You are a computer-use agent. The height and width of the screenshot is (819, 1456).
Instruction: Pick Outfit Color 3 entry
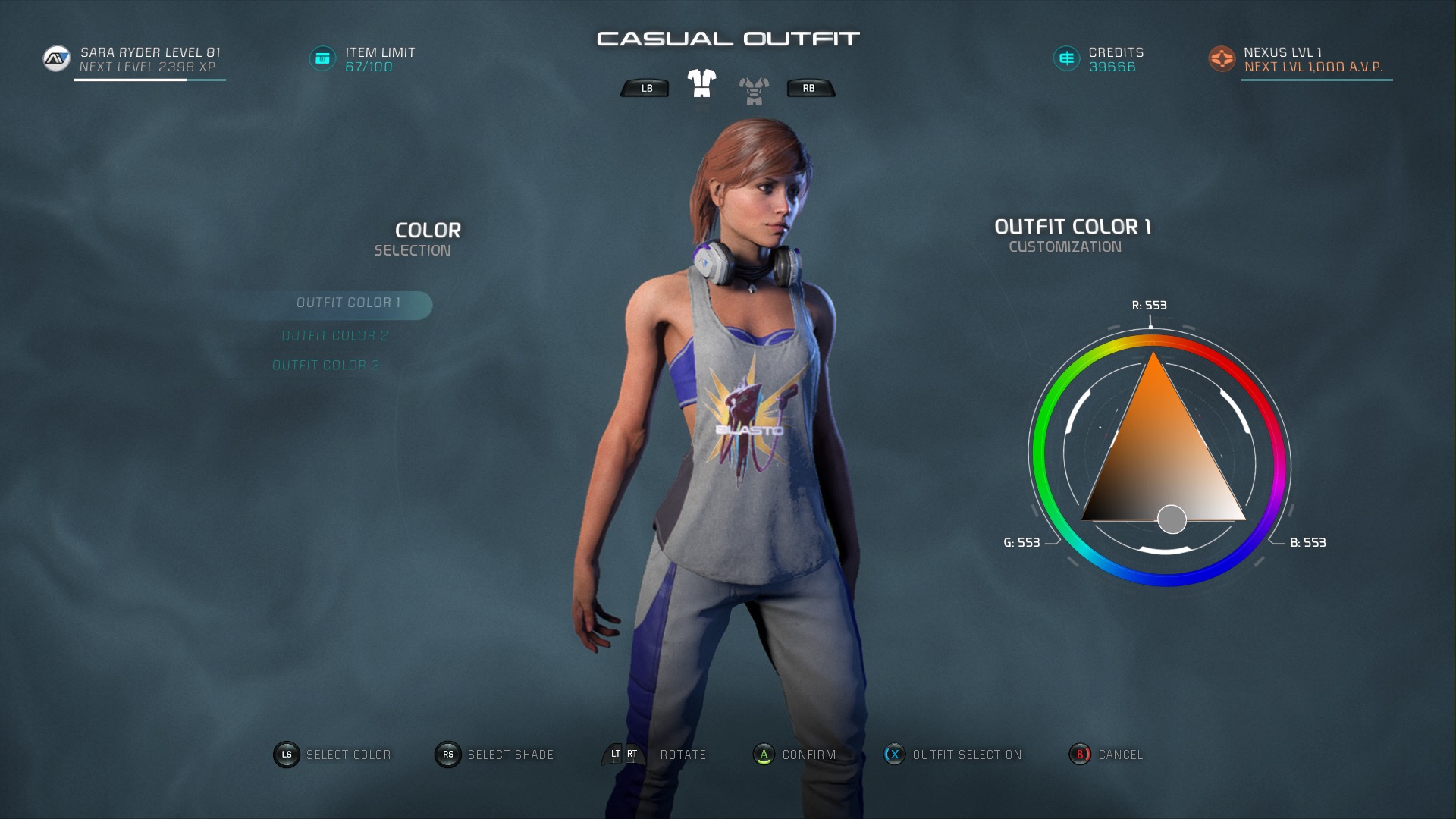pos(325,366)
